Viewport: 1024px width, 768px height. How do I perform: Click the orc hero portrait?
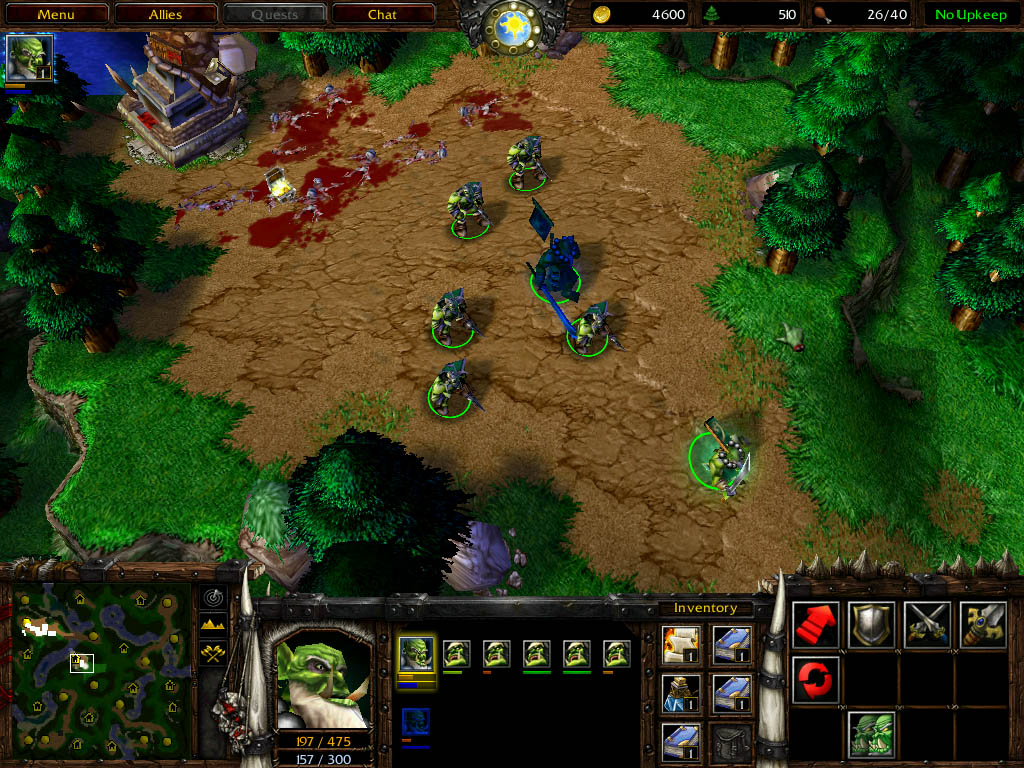coord(320,681)
